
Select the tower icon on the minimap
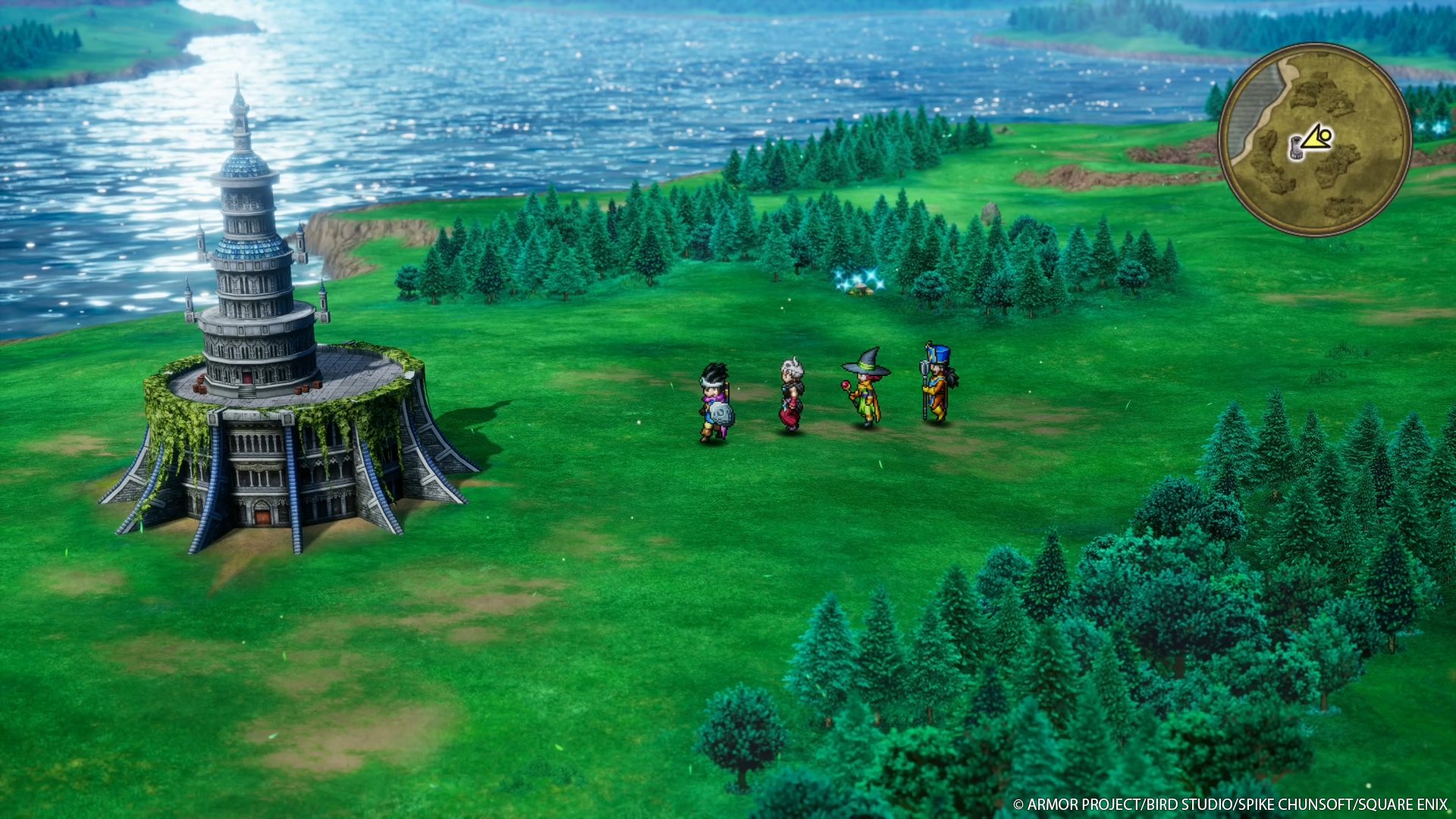coord(1296,149)
